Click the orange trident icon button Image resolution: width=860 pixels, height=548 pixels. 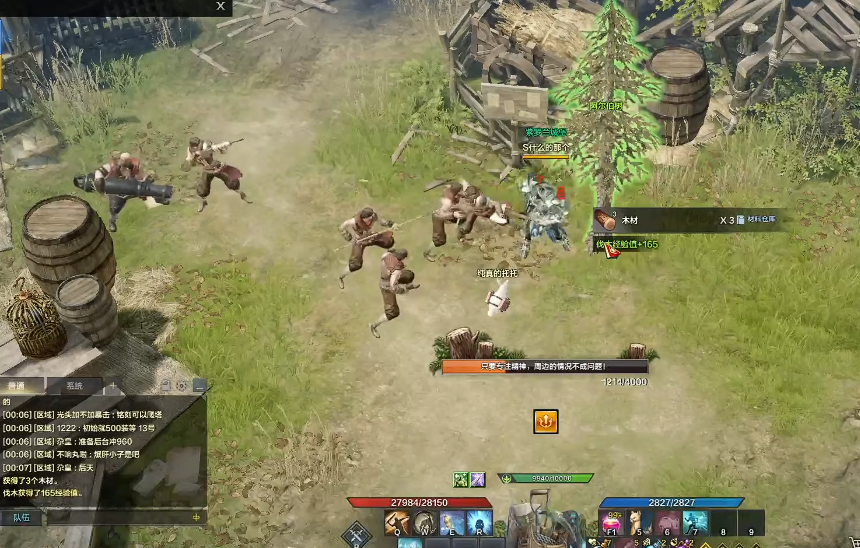tap(545, 422)
